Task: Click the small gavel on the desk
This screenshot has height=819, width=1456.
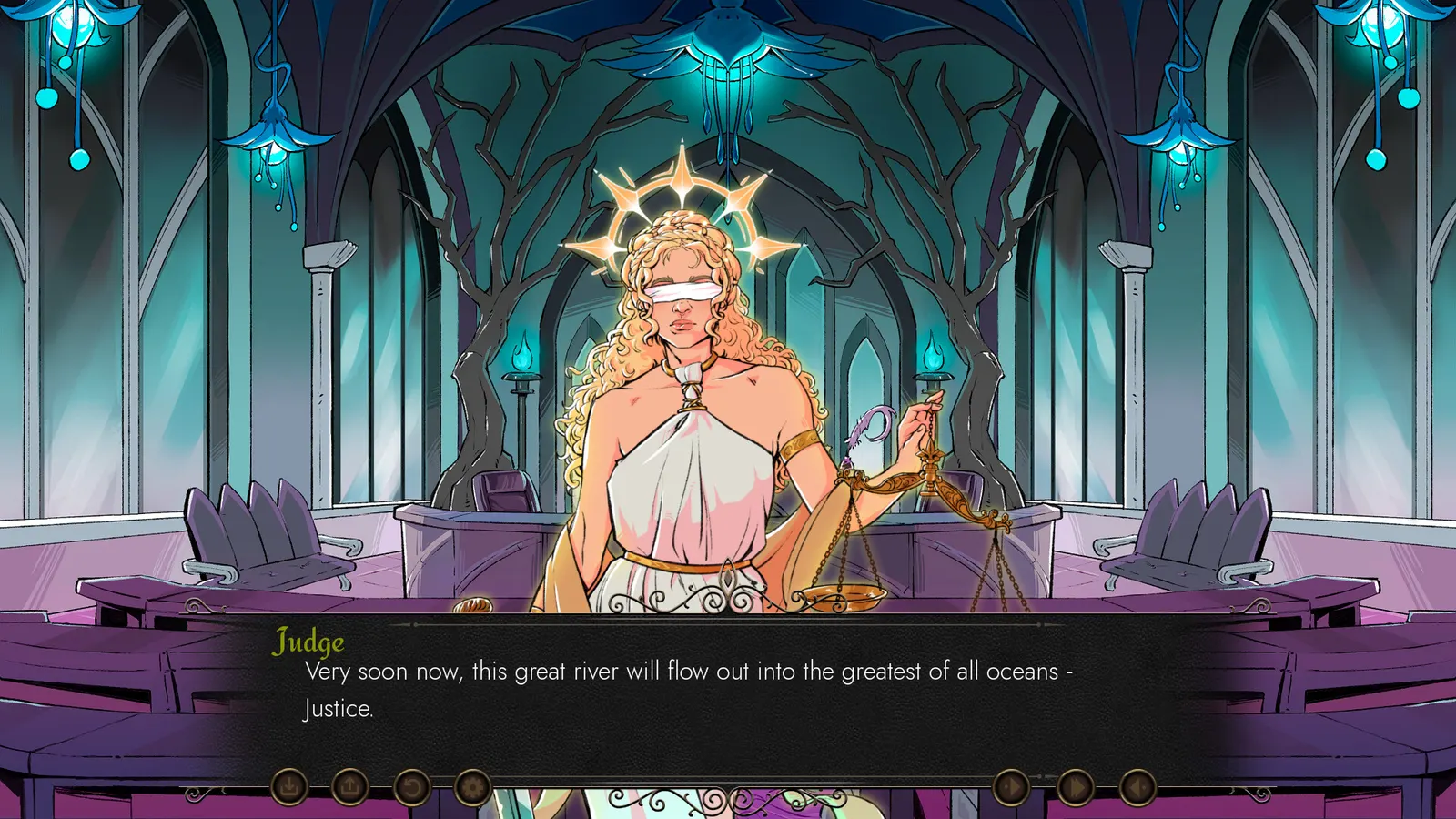Action: tap(473, 607)
